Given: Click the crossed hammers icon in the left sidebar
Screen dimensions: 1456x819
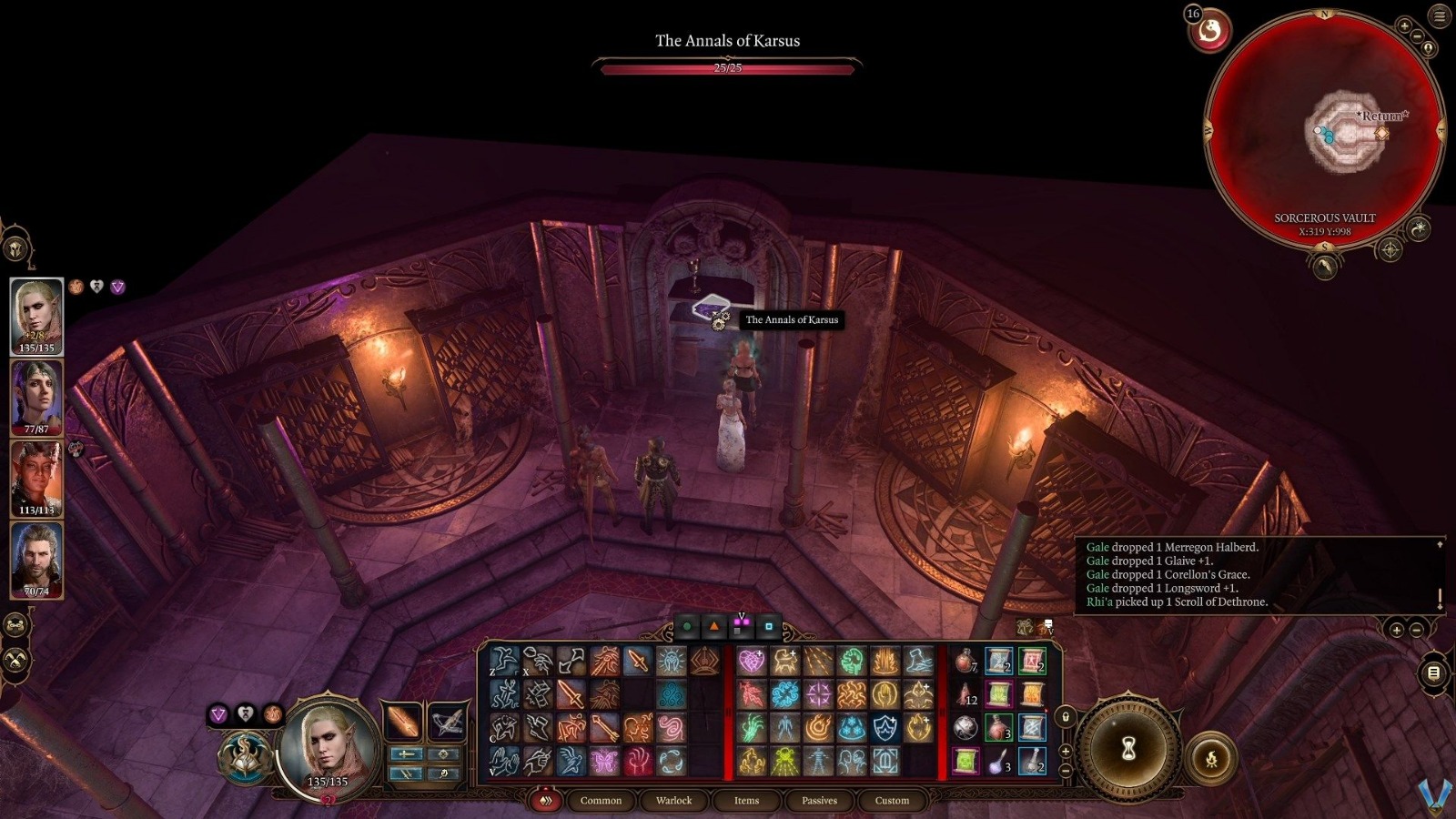Looking at the screenshot, I should coord(15,660).
